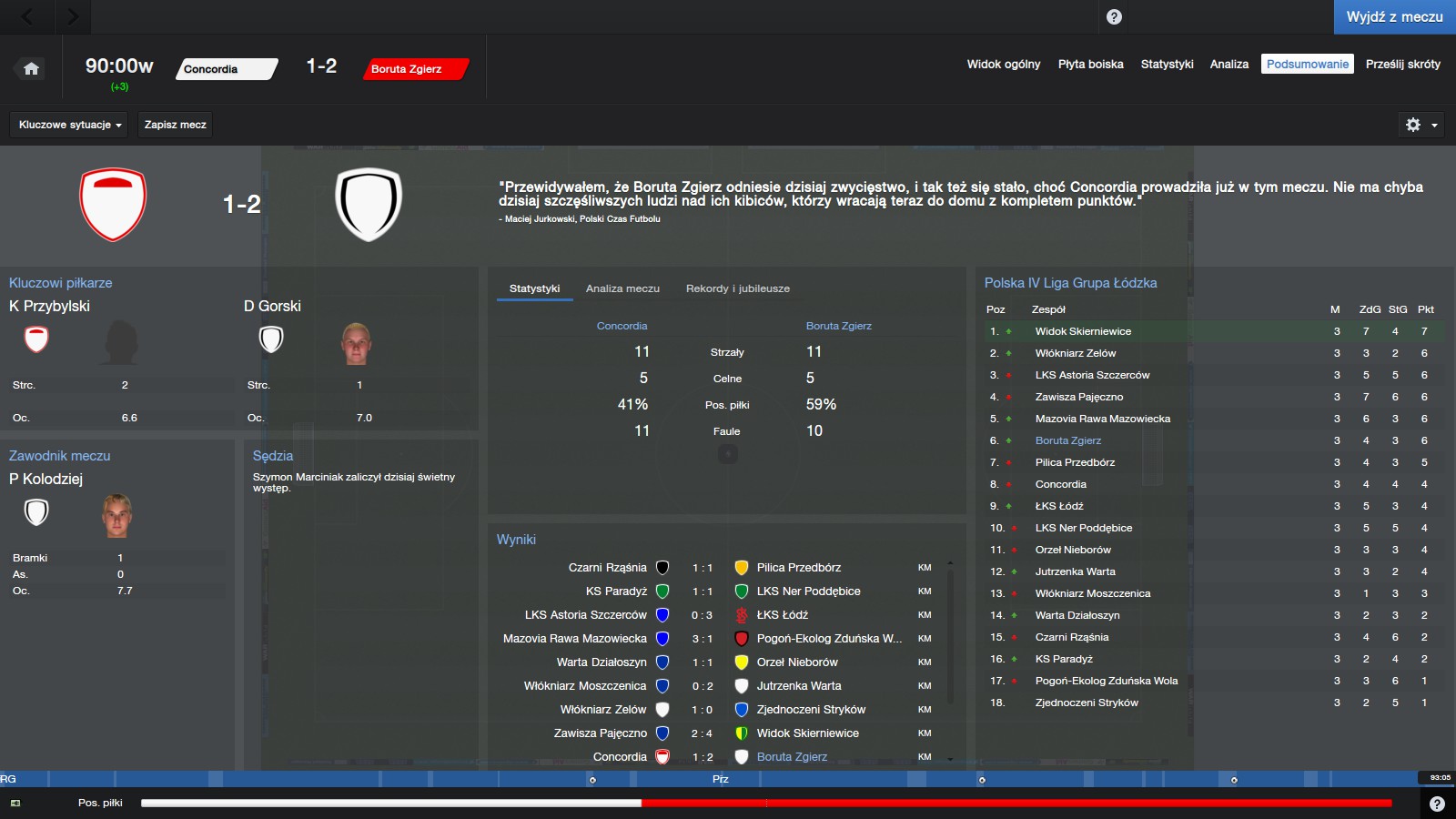Open the home screen icon
Image resolution: width=1456 pixels, height=819 pixels.
pyautogui.click(x=31, y=68)
